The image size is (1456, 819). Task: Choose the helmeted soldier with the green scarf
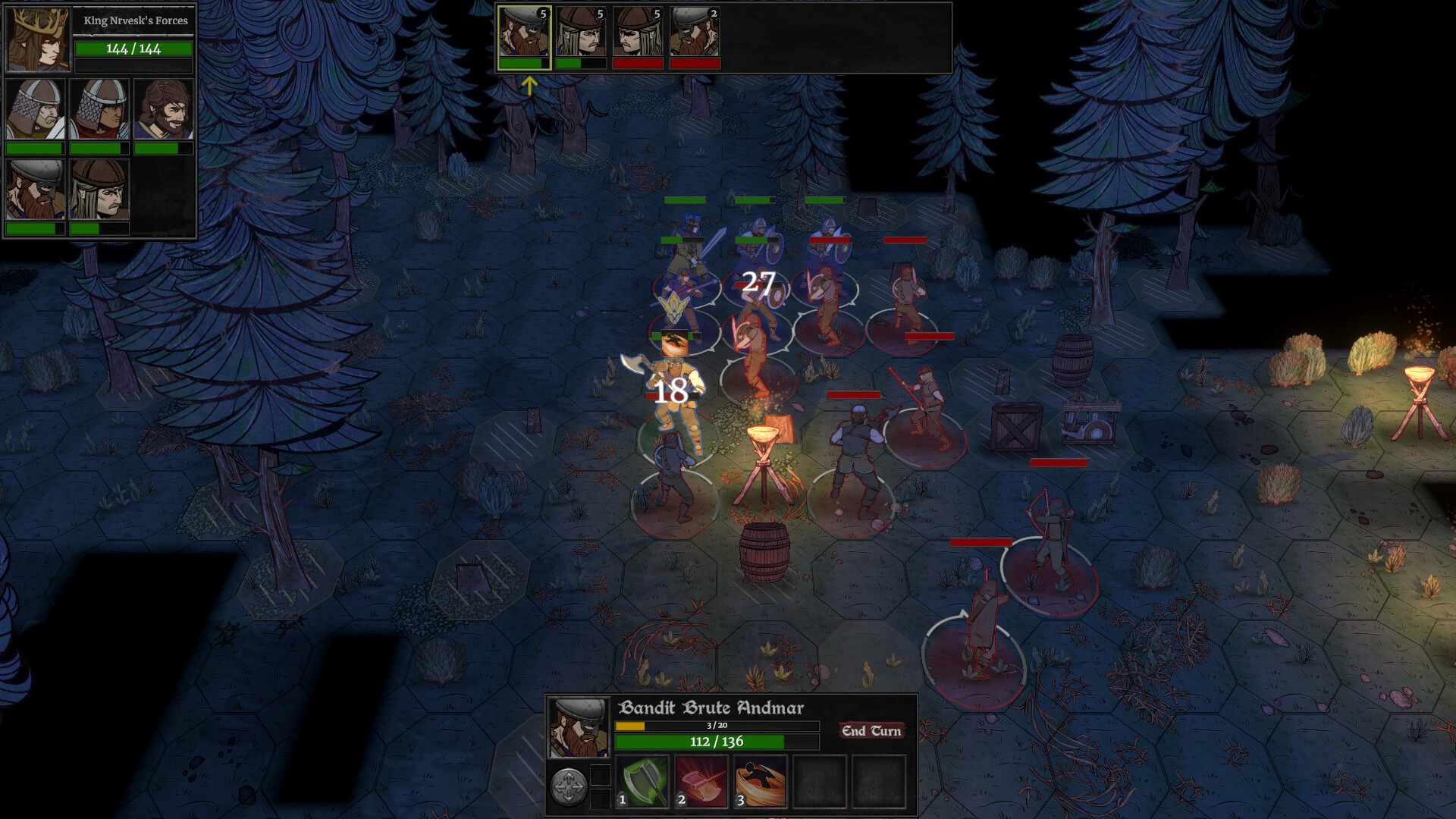pyautogui.click(x=35, y=110)
